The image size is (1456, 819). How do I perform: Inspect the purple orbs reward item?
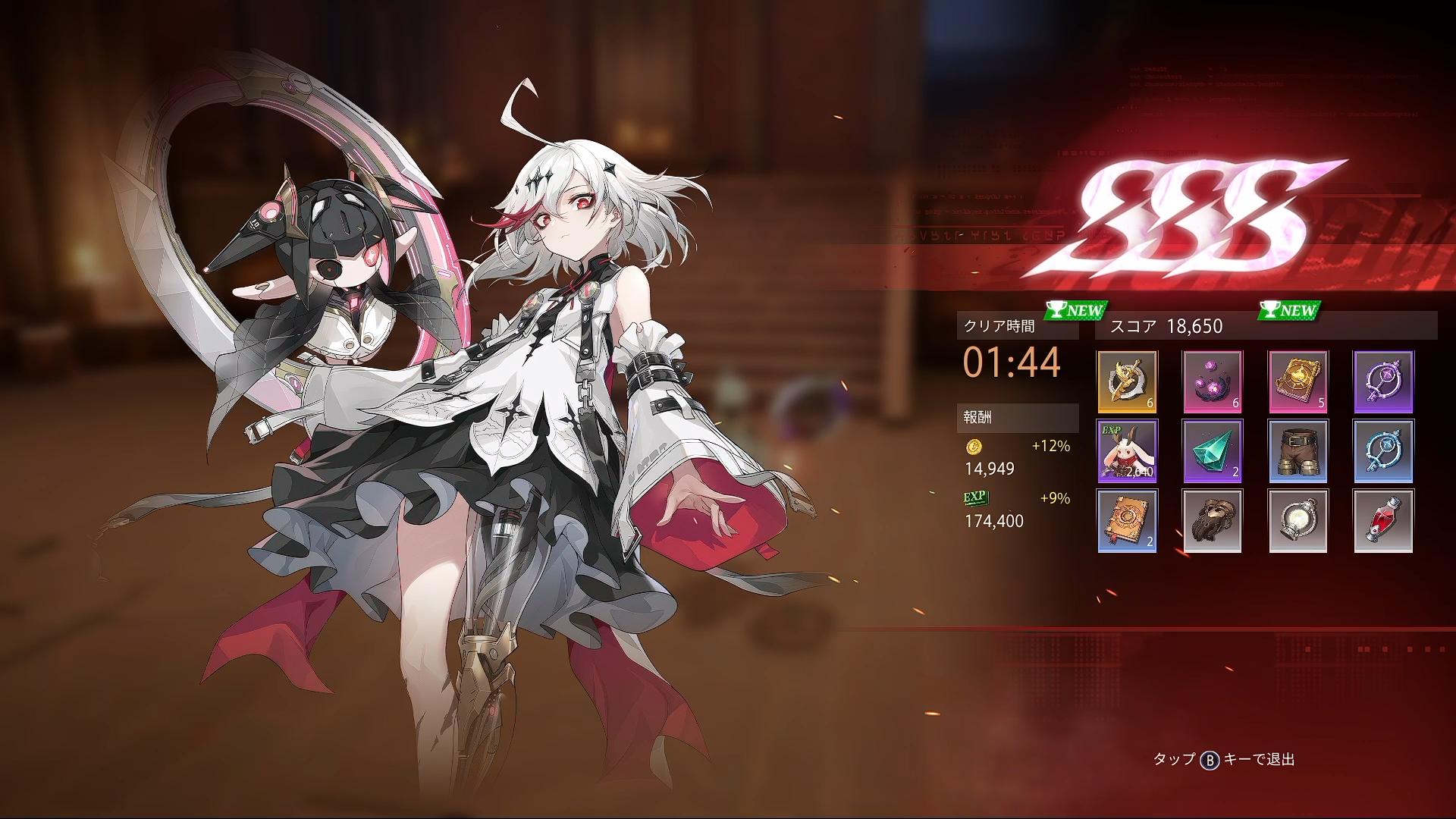(1213, 381)
